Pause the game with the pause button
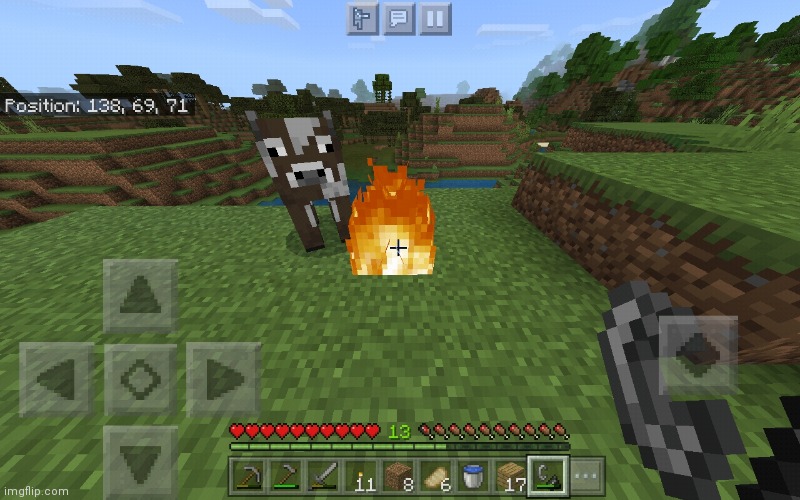 pos(432,18)
